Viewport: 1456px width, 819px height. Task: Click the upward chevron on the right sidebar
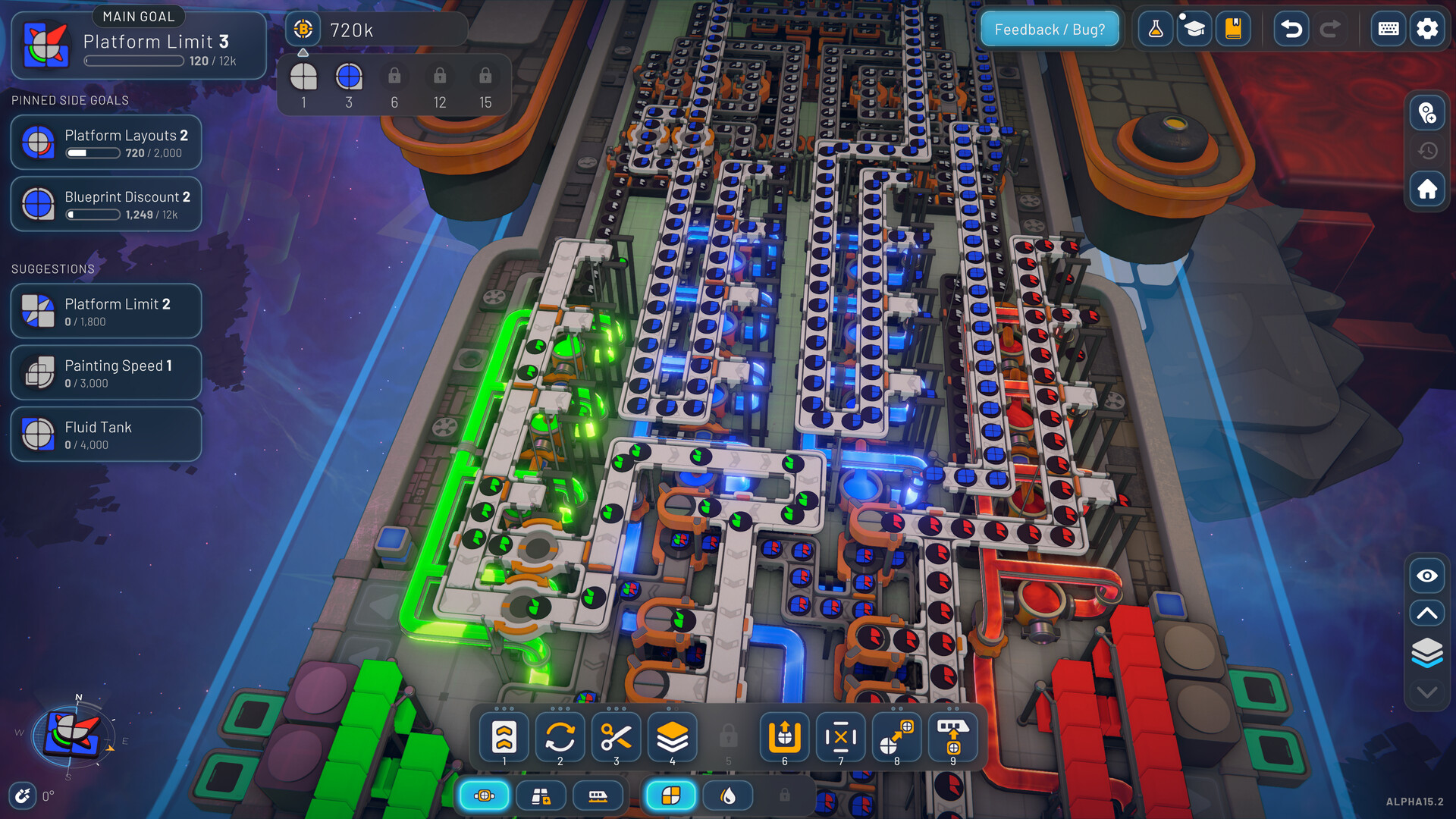[1426, 613]
